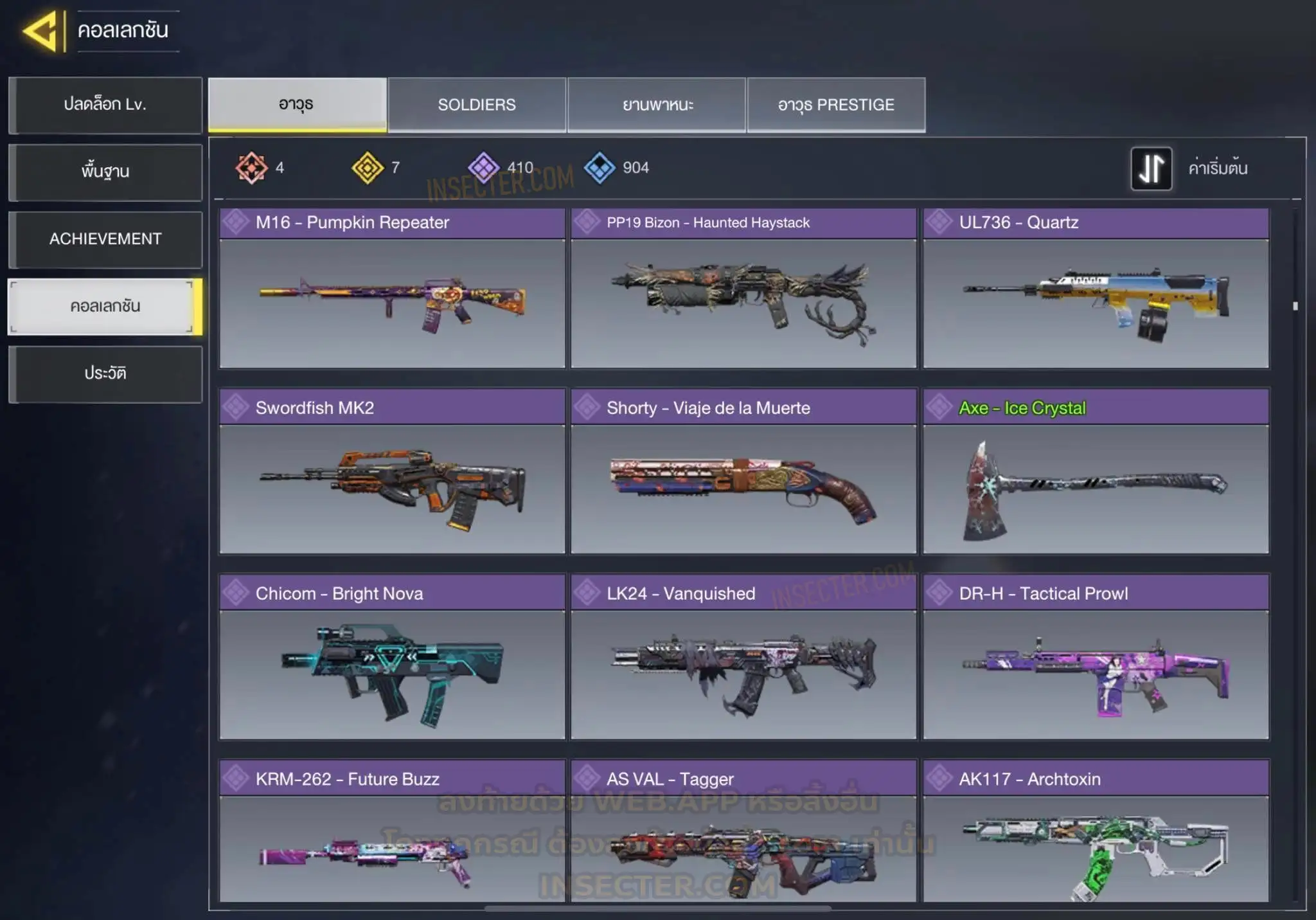Filter by the red mythic rarity icon
The width and height of the screenshot is (1316, 920).
click(x=251, y=168)
